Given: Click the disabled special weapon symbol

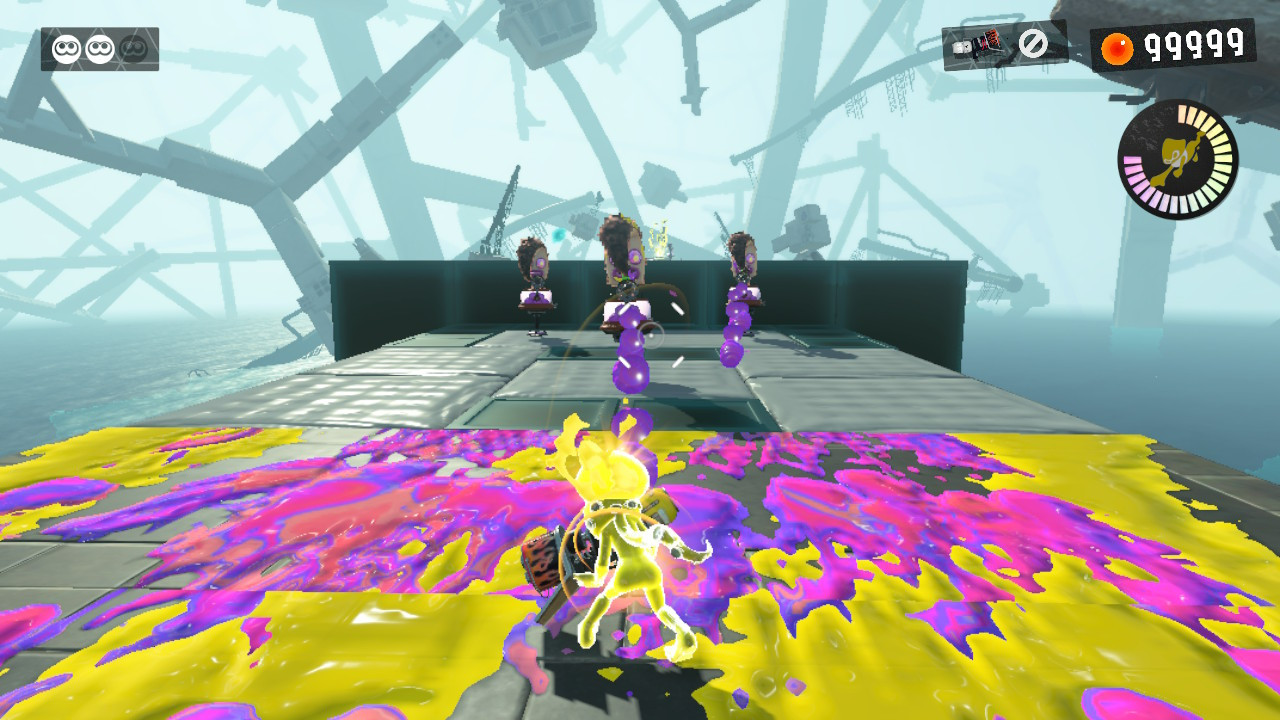Looking at the screenshot, I should [x=1034, y=43].
